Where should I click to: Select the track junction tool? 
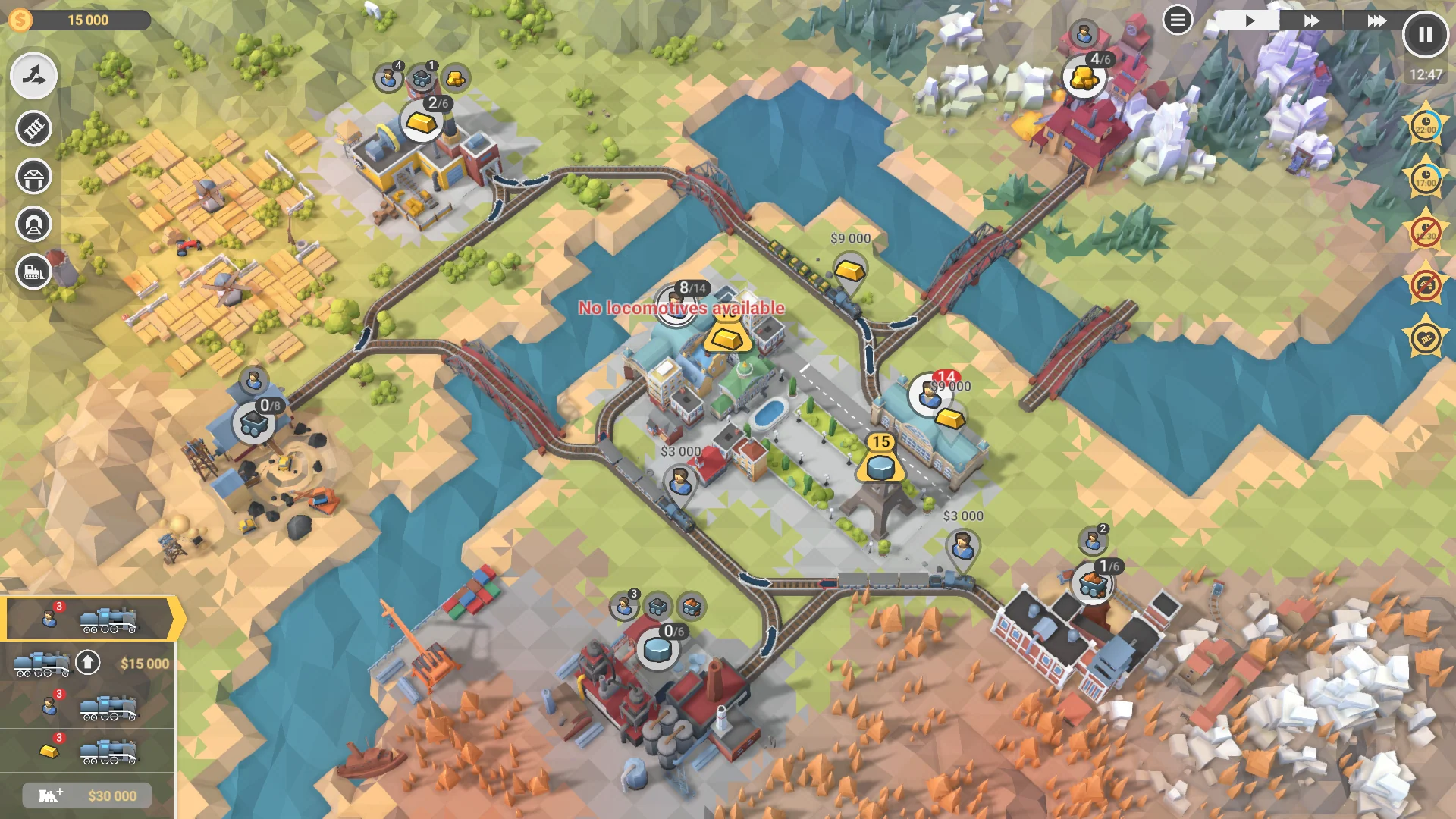(x=33, y=76)
